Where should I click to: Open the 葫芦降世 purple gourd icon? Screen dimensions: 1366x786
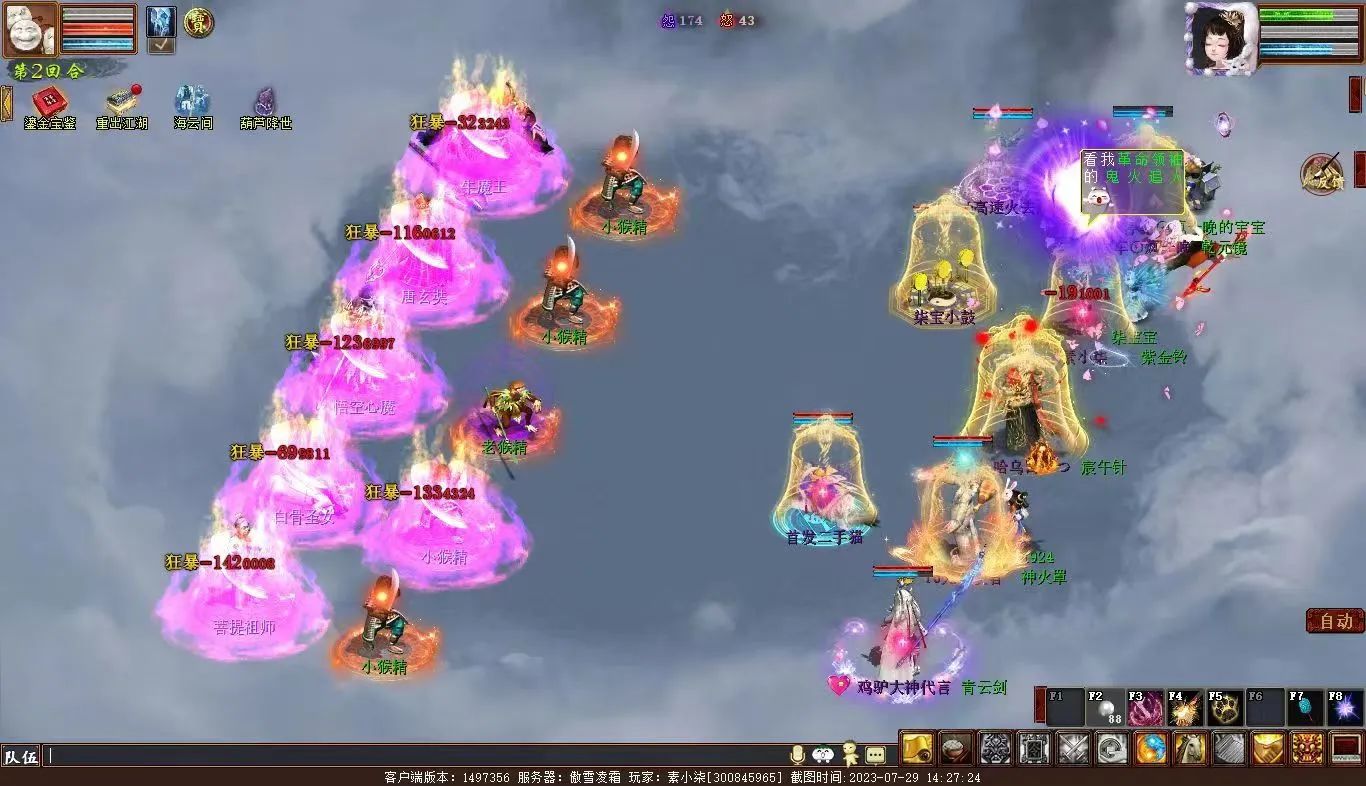point(266,102)
